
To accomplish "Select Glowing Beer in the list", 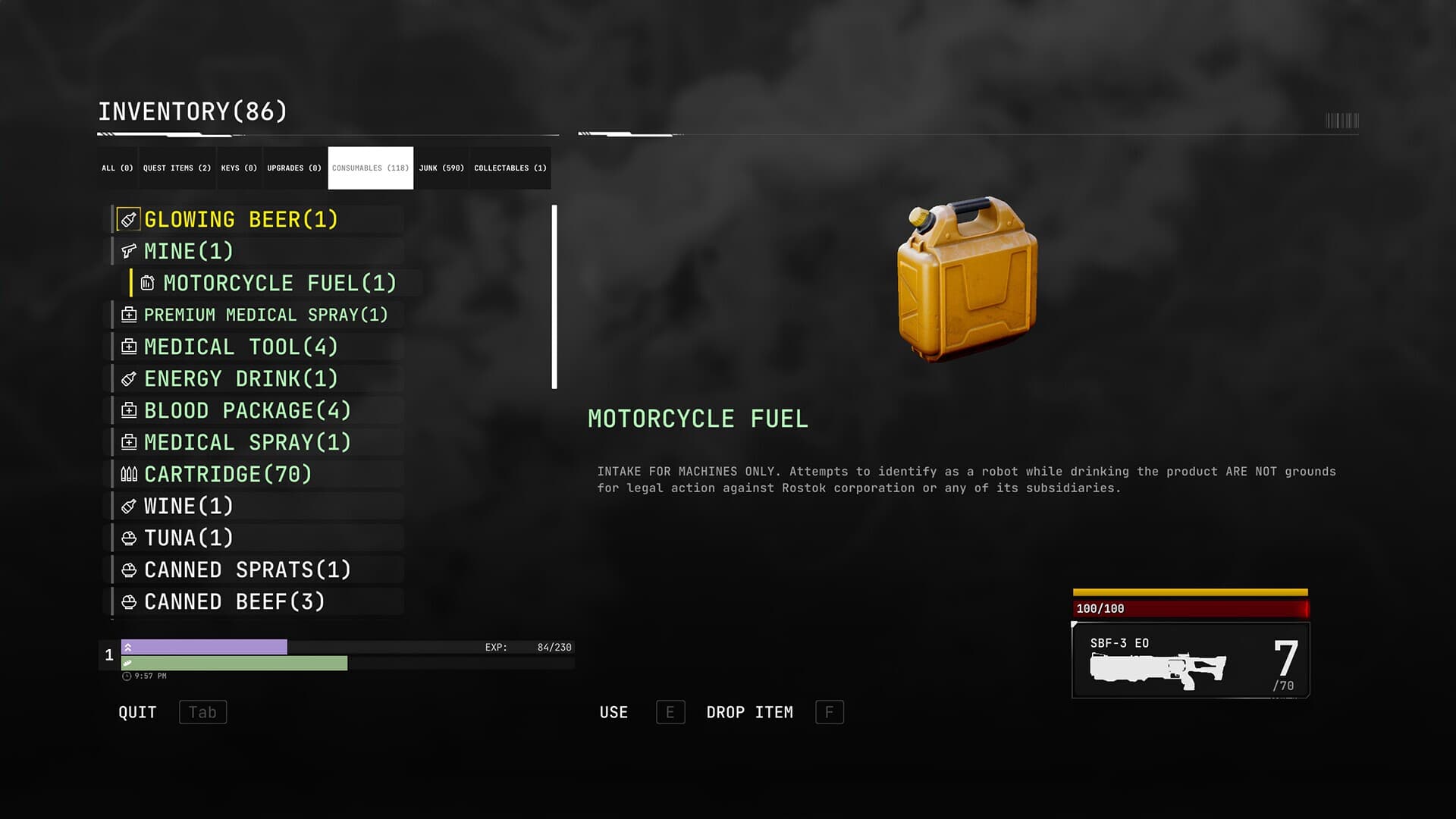I will click(240, 220).
